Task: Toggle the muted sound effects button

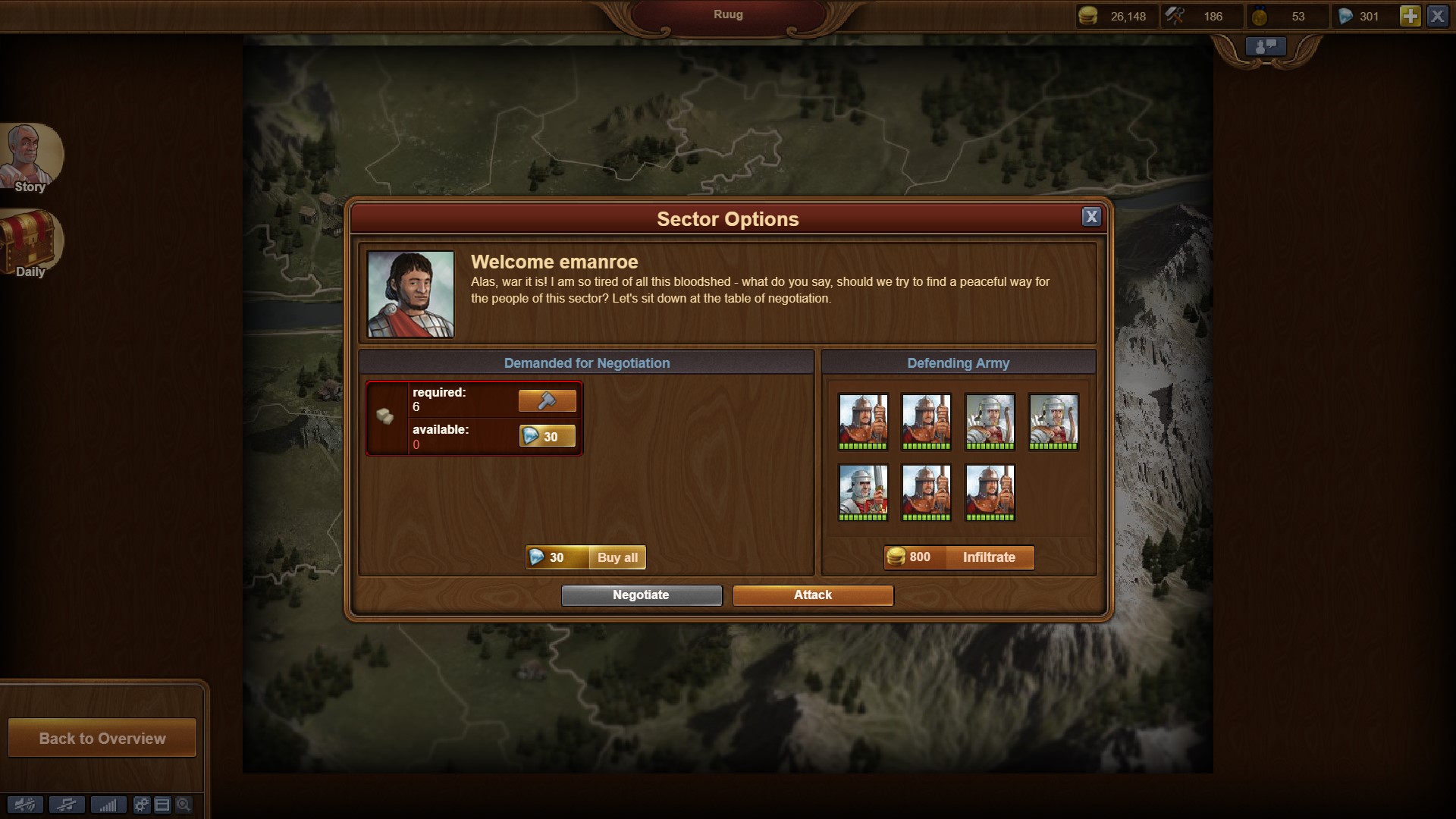Action: (x=25, y=805)
